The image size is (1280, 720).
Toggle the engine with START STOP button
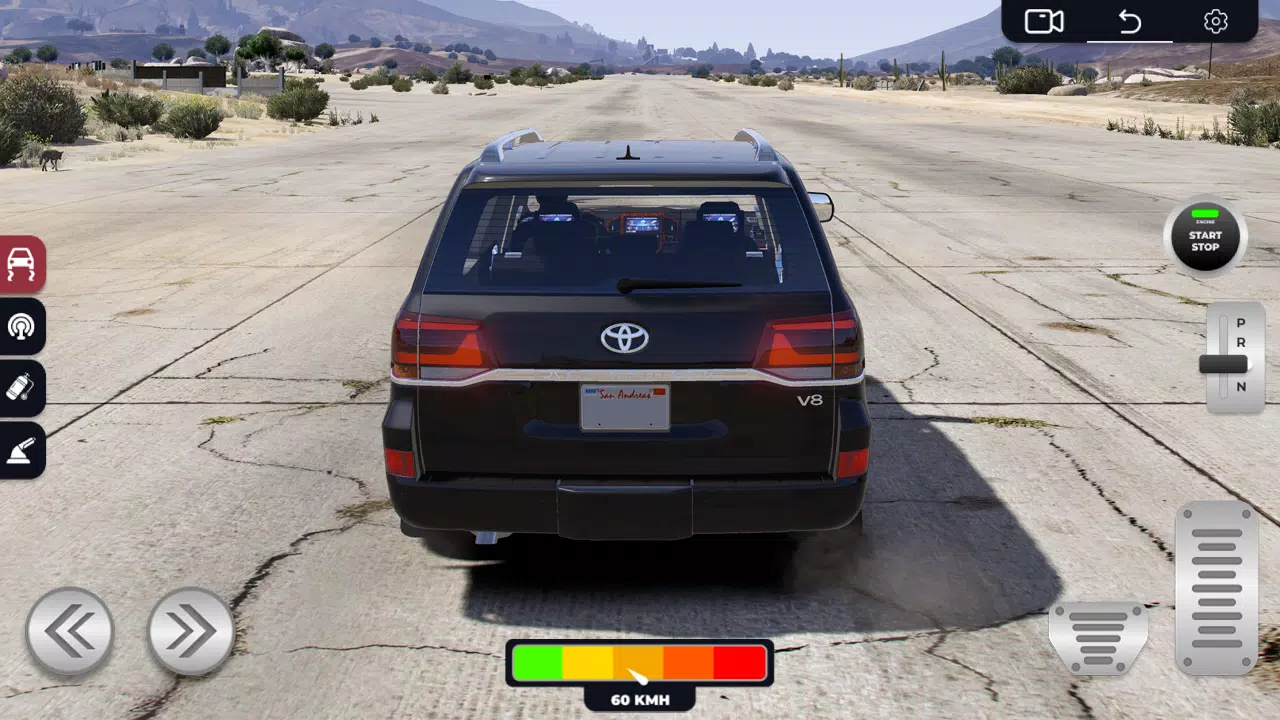[1204, 240]
